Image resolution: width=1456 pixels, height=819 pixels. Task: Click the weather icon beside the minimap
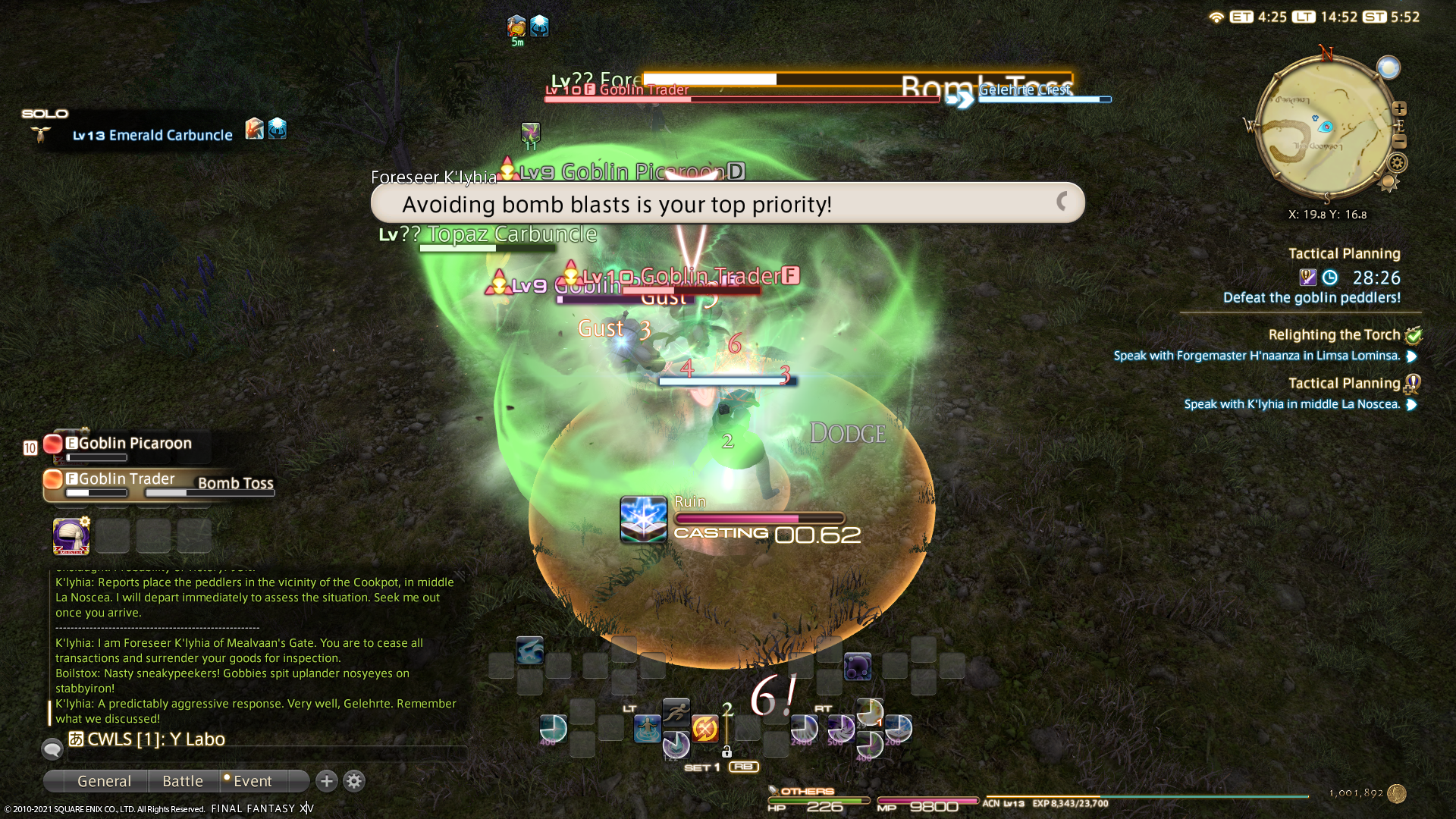pyautogui.click(x=1389, y=68)
